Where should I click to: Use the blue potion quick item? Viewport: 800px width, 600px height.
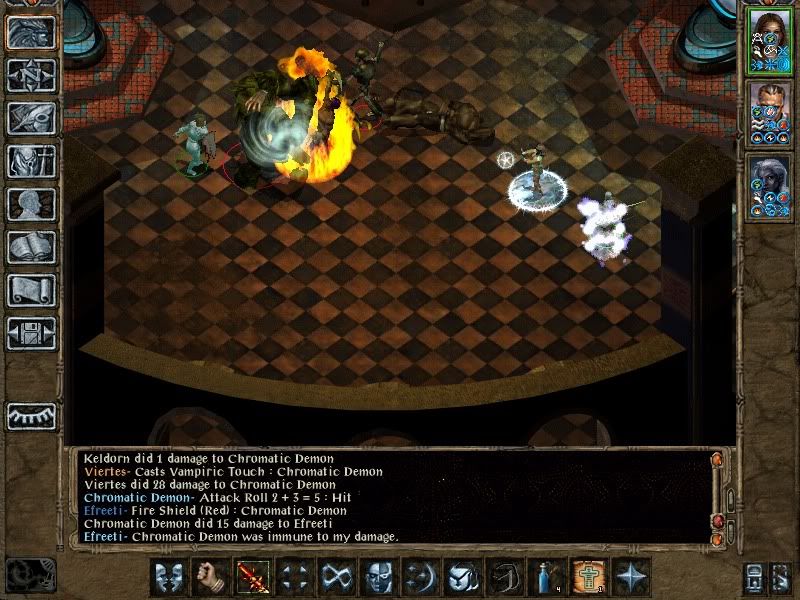tap(545, 577)
